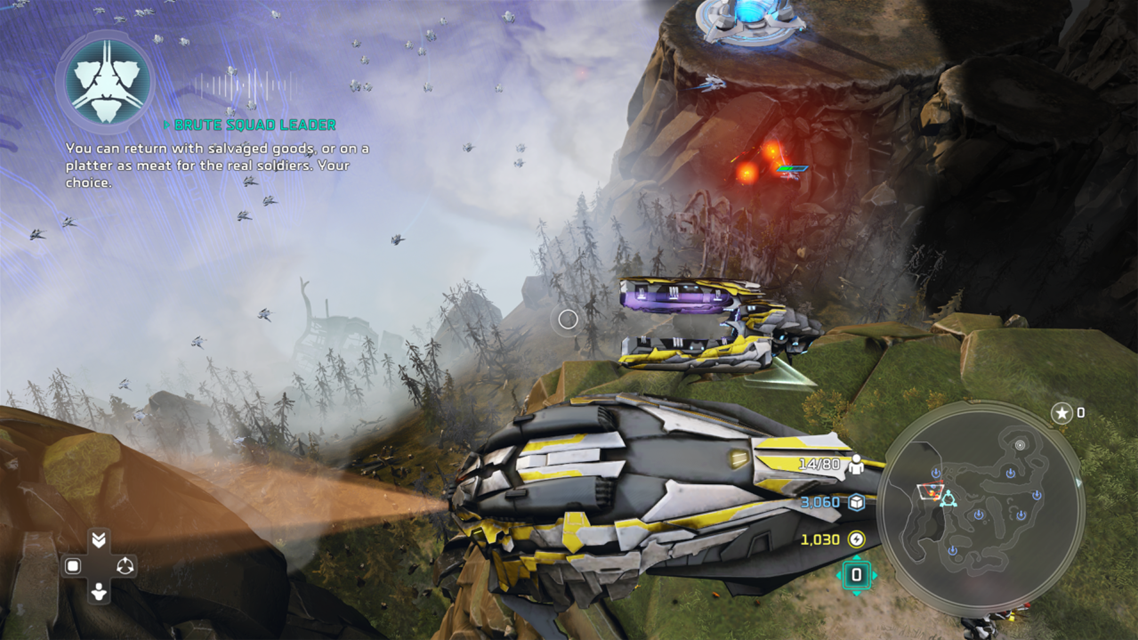Click the star objective icon
Screen dimensions: 1138x640
1061,413
